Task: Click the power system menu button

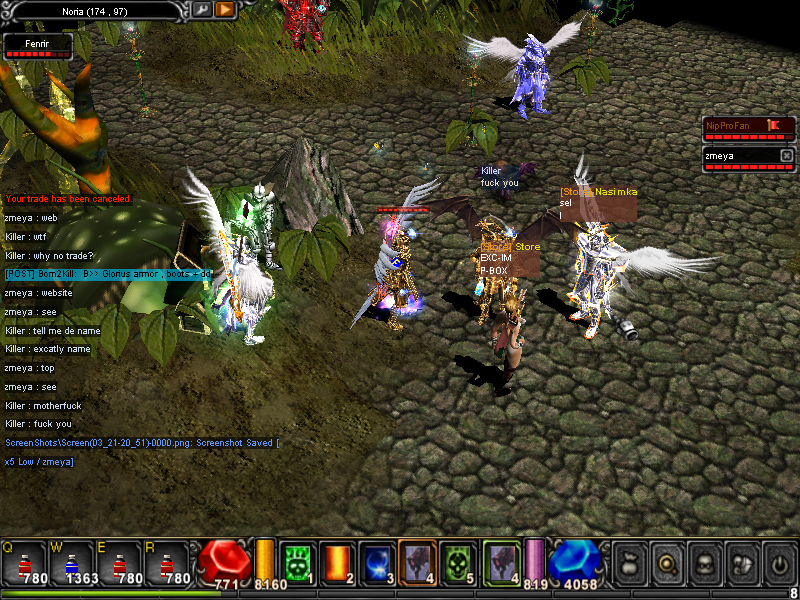Action: tap(777, 562)
